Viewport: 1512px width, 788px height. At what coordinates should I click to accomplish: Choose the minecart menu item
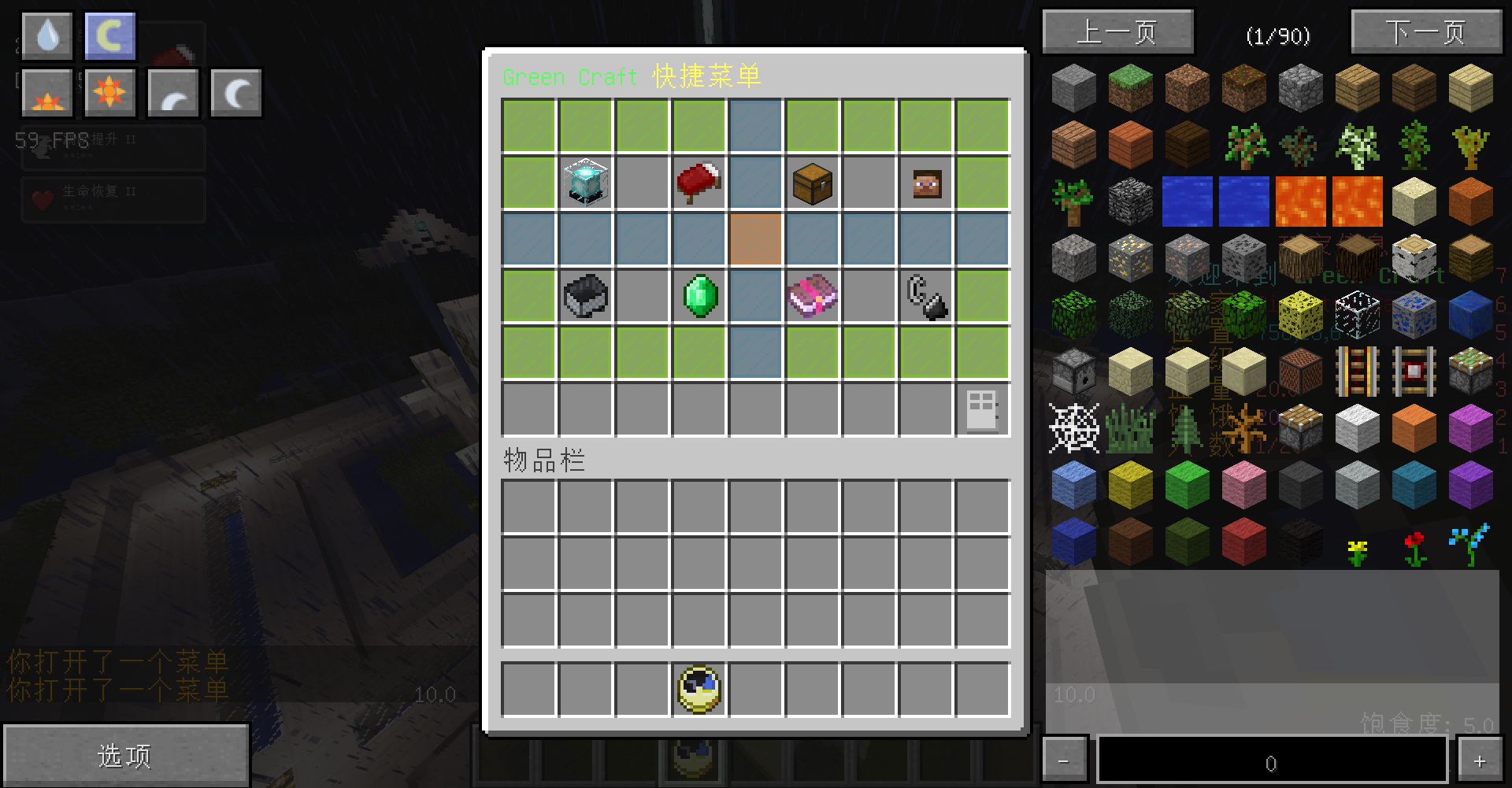(x=586, y=296)
